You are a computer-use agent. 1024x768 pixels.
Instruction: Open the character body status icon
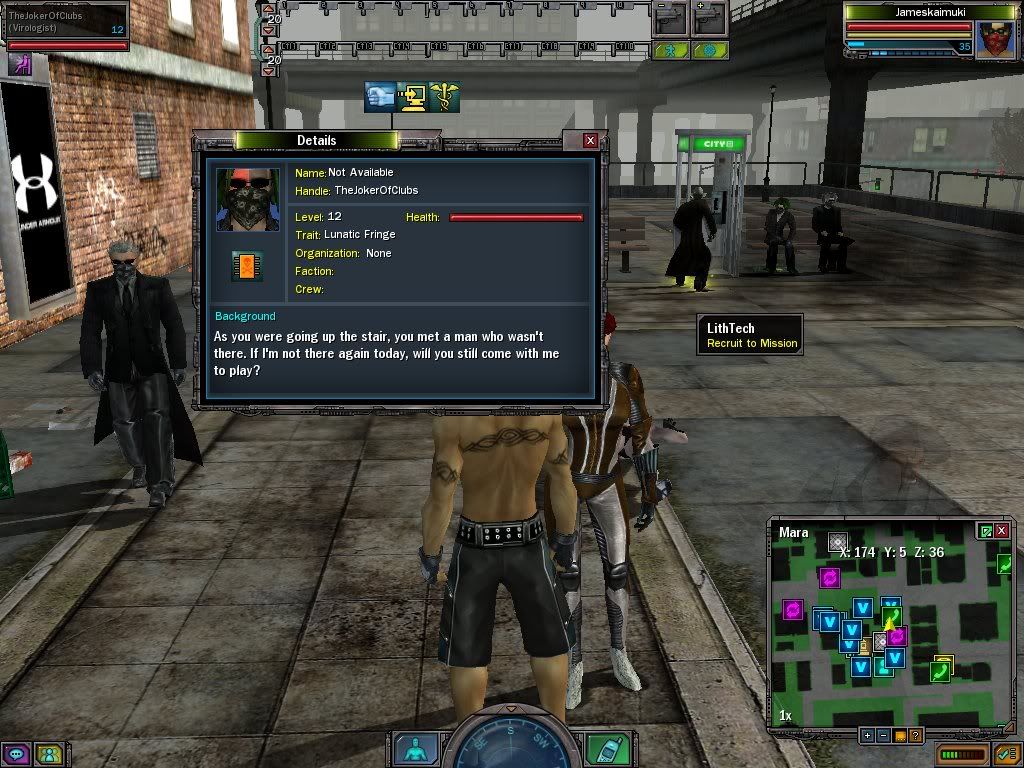[414, 748]
